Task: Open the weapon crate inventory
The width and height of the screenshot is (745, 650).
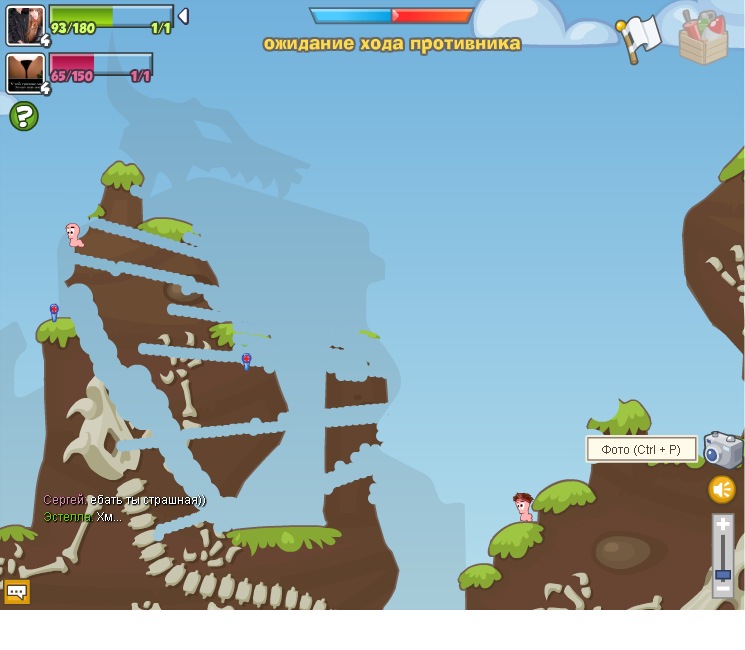Action: tap(703, 38)
